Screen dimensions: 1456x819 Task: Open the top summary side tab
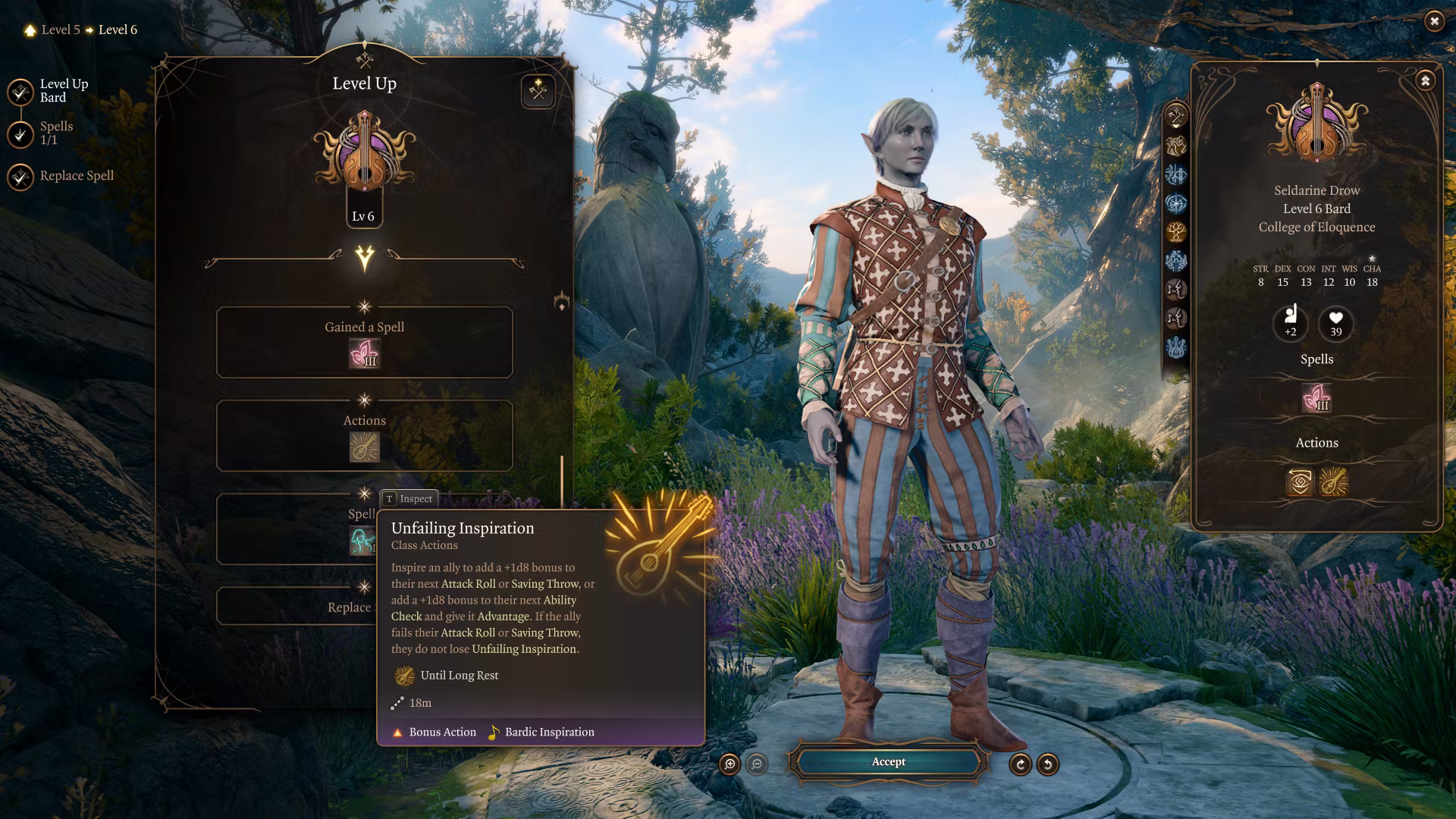pyautogui.click(x=1176, y=116)
